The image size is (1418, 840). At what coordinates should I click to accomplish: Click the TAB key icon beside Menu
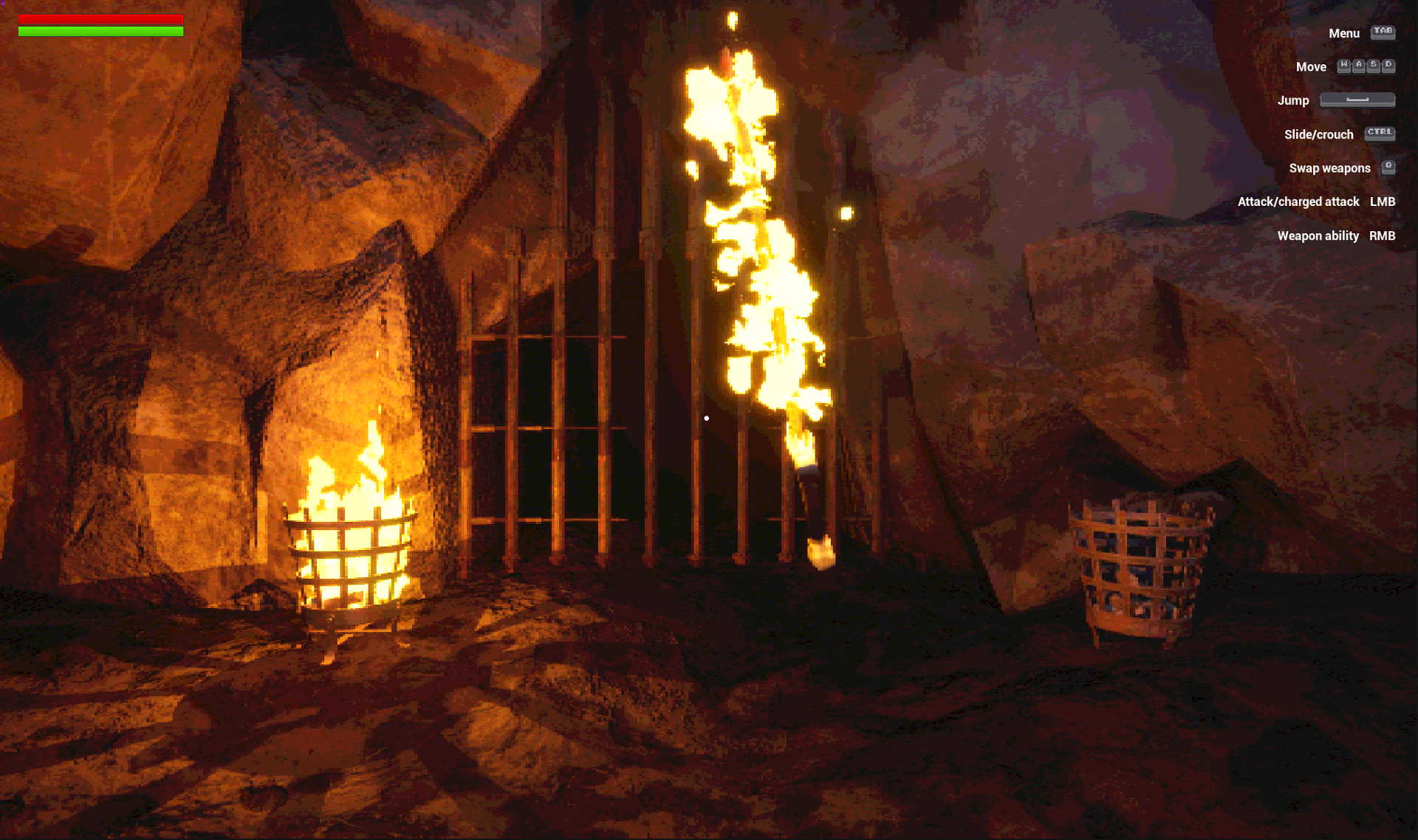click(1383, 33)
